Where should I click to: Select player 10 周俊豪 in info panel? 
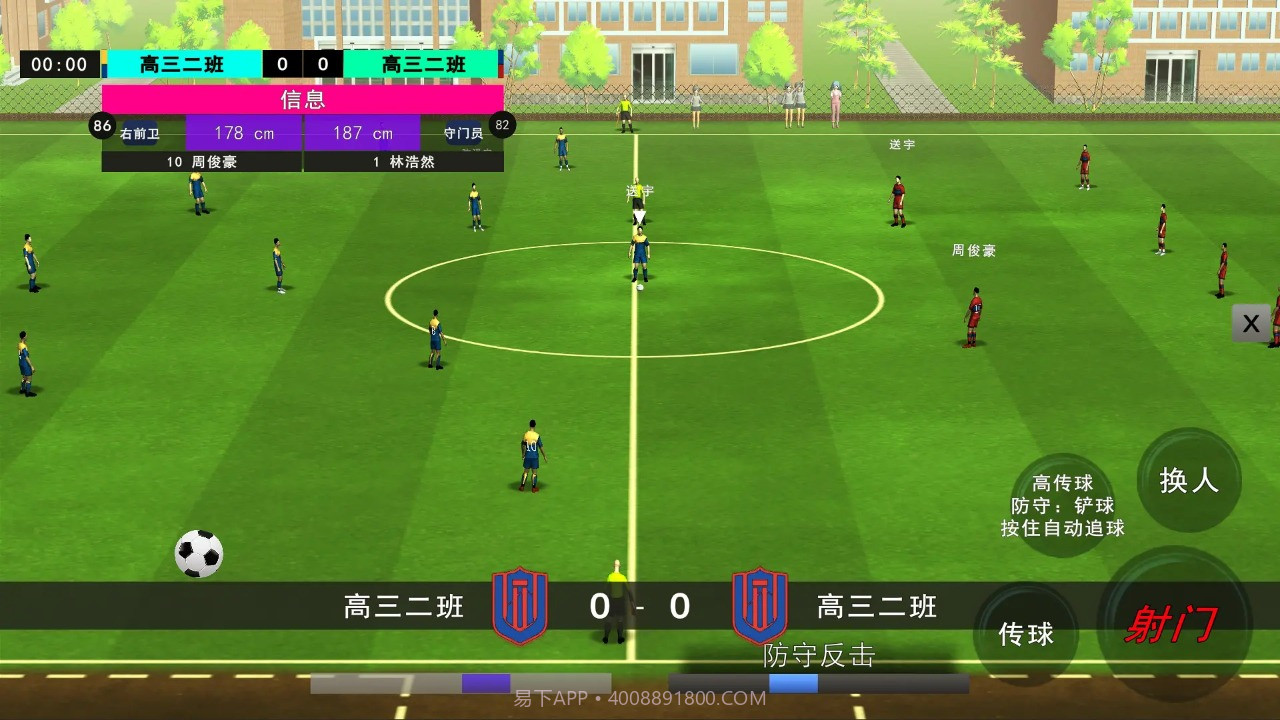click(202, 161)
